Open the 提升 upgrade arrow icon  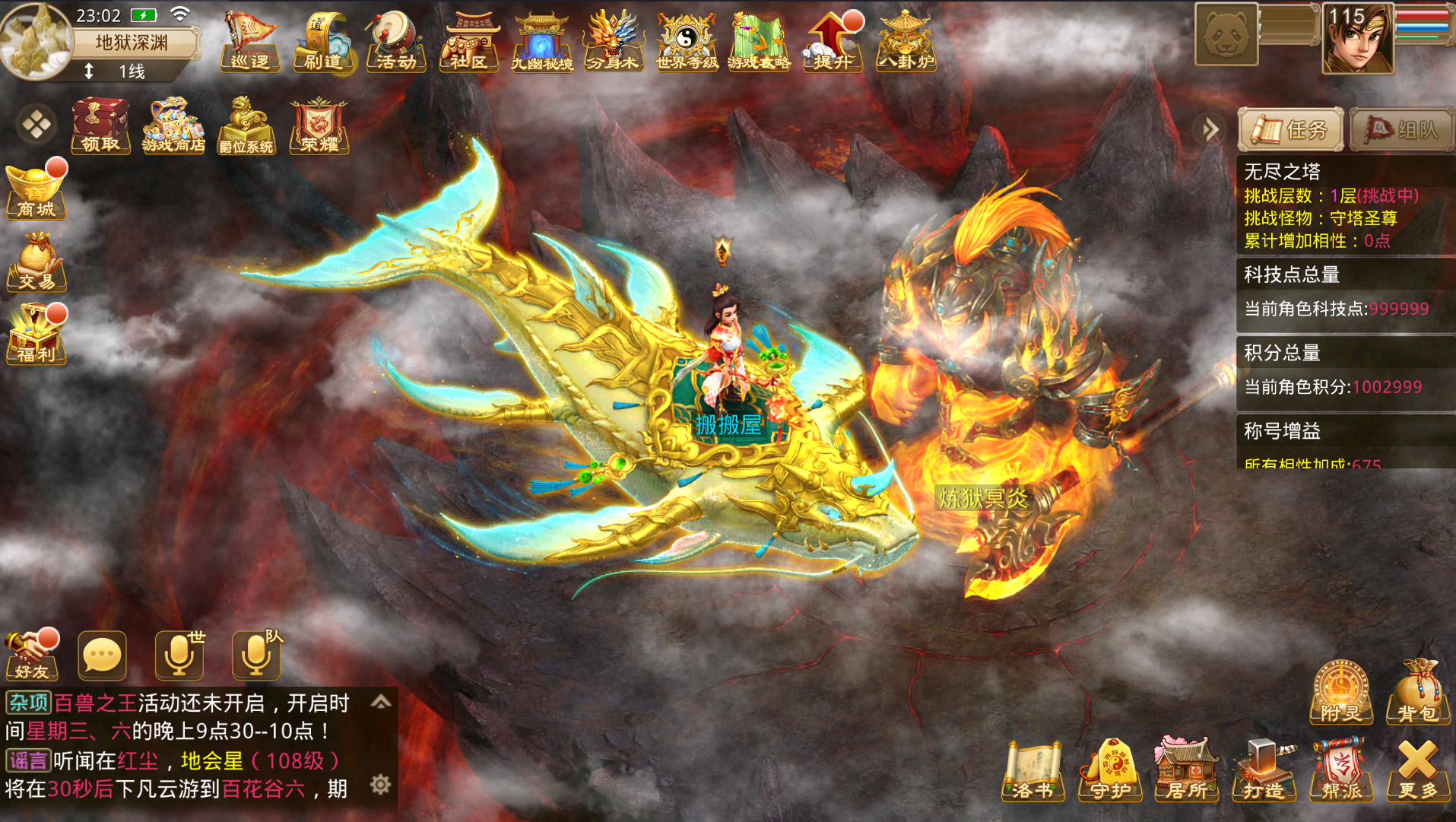(833, 42)
